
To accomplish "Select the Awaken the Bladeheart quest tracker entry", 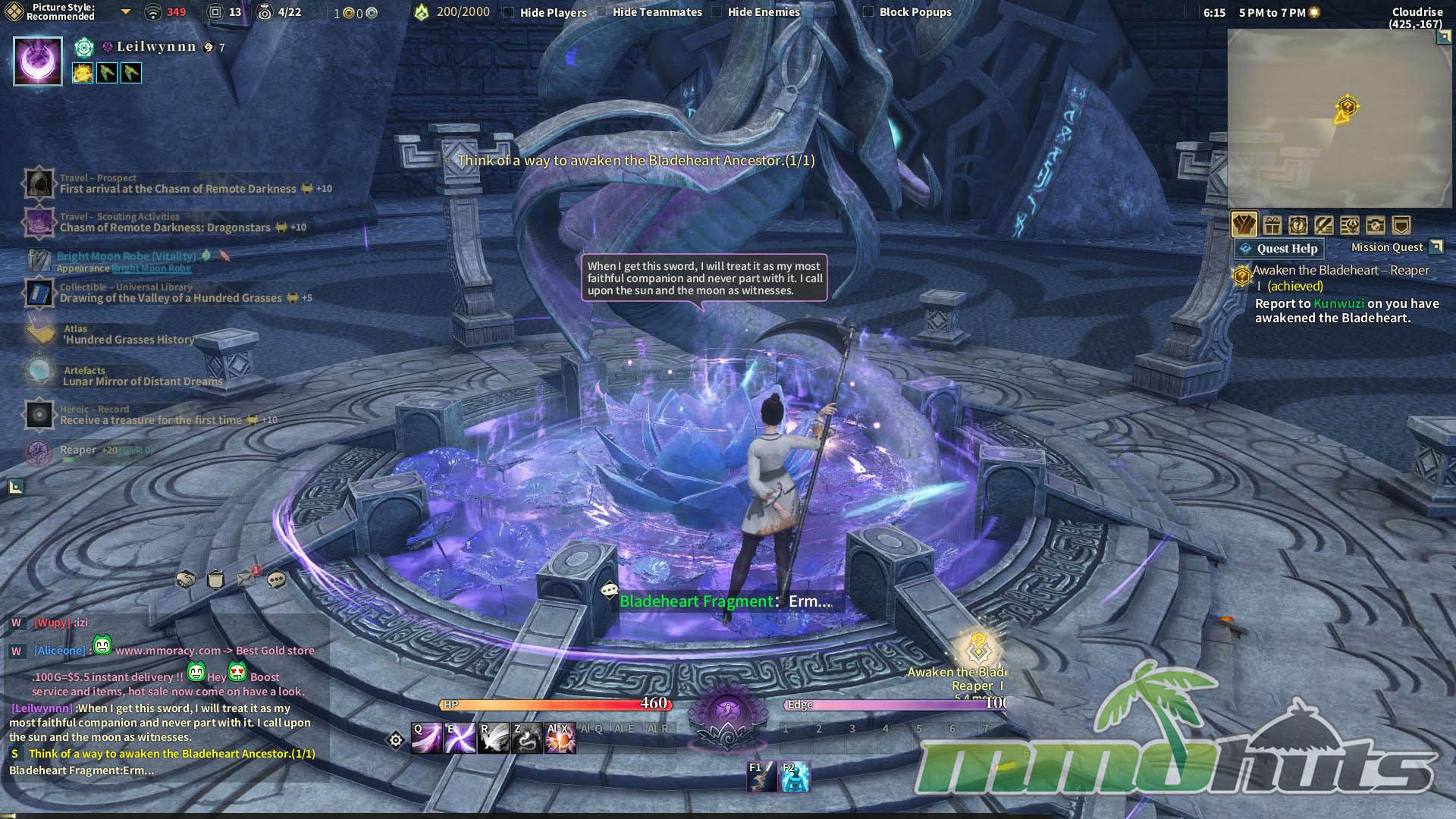I will coord(1340,271).
